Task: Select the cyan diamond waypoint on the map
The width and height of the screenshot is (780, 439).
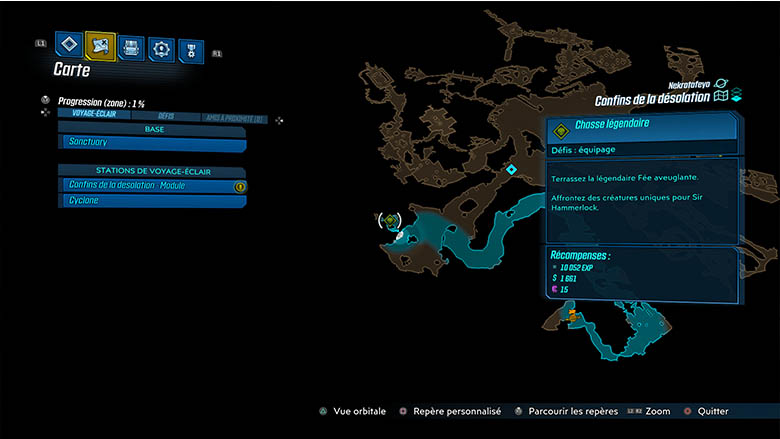Action: (511, 170)
